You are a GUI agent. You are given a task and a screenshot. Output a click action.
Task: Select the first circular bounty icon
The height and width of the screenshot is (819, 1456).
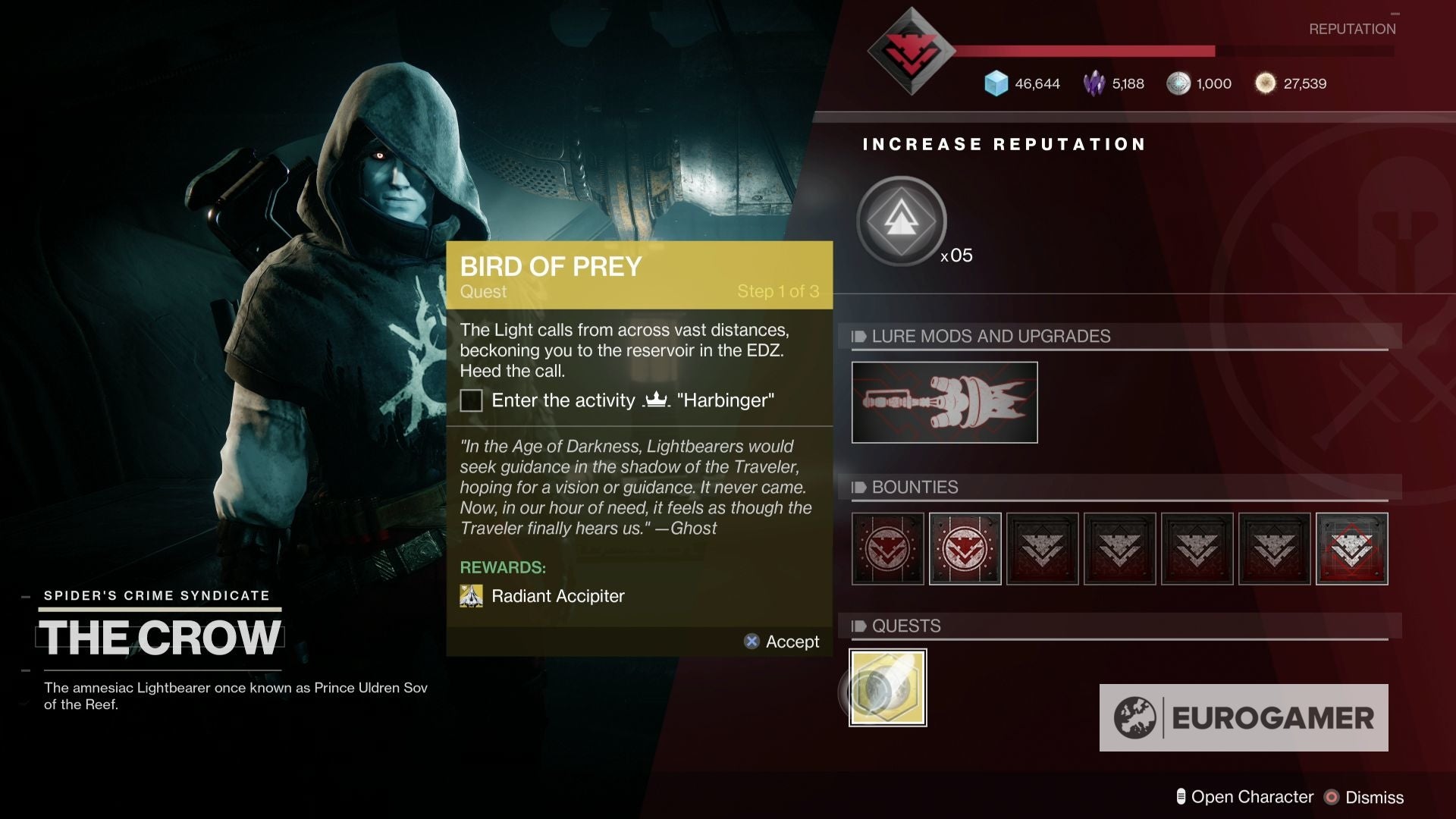[887, 548]
